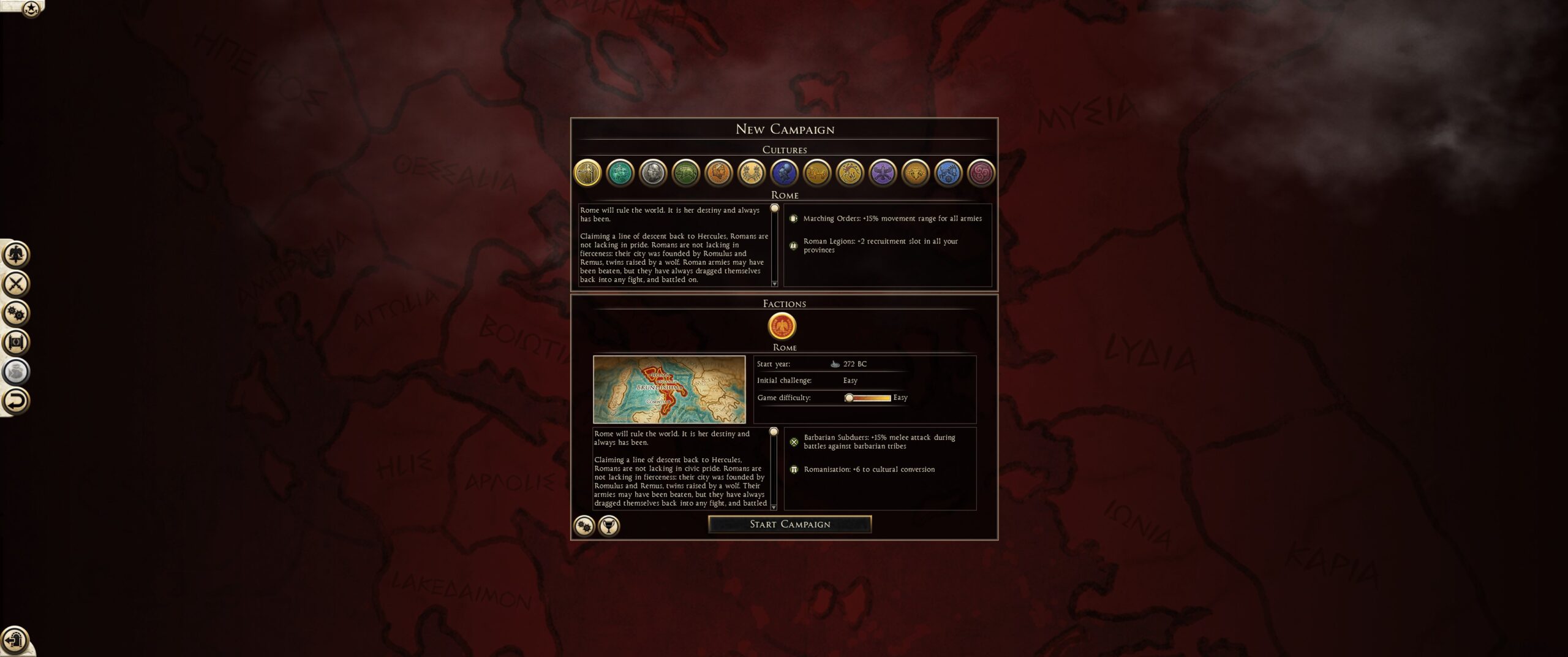Open the trophy victory conditions button
This screenshot has width=1568, height=657.
click(x=609, y=526)
